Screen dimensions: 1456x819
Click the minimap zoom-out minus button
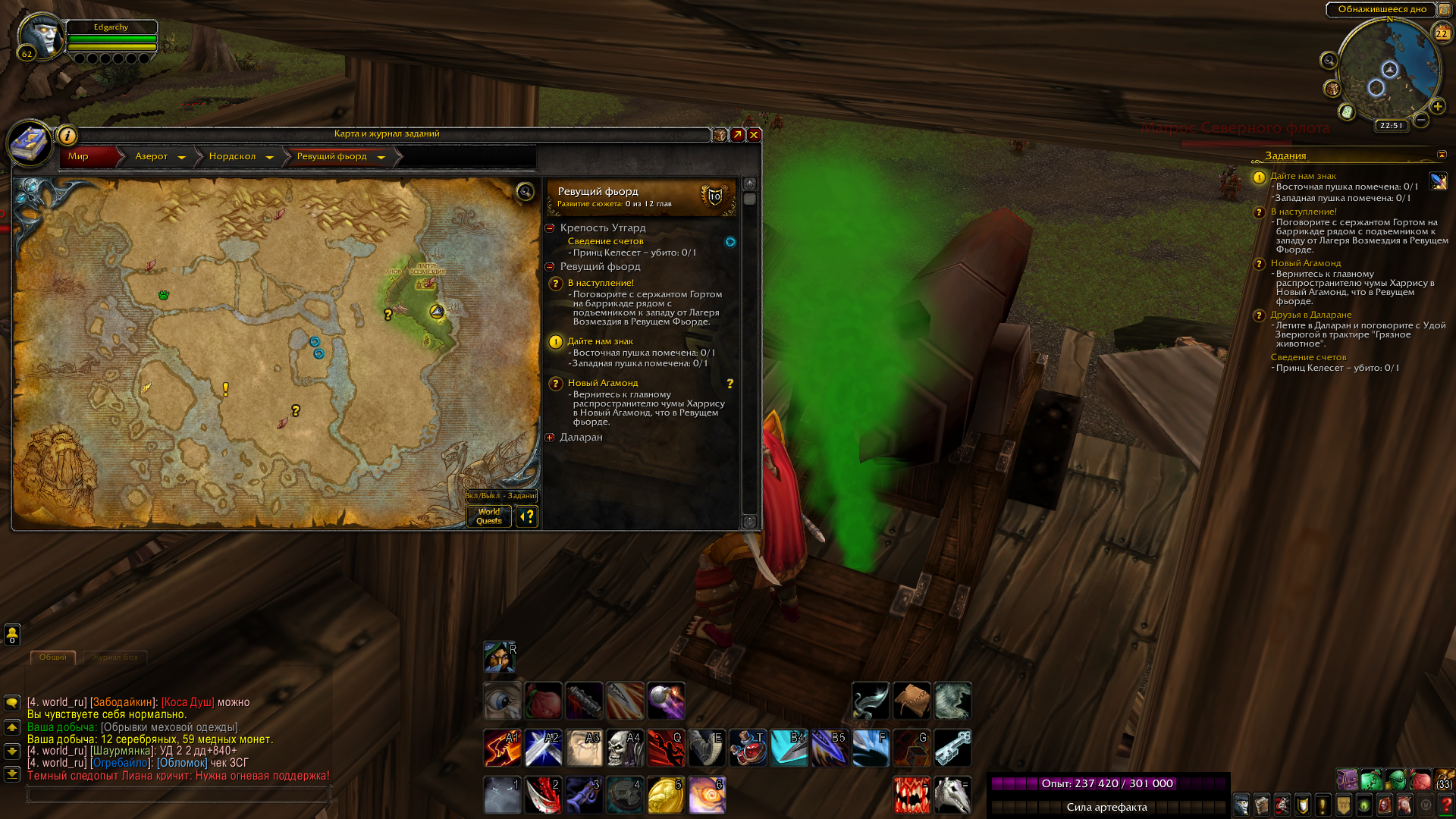coord(1421,120)
